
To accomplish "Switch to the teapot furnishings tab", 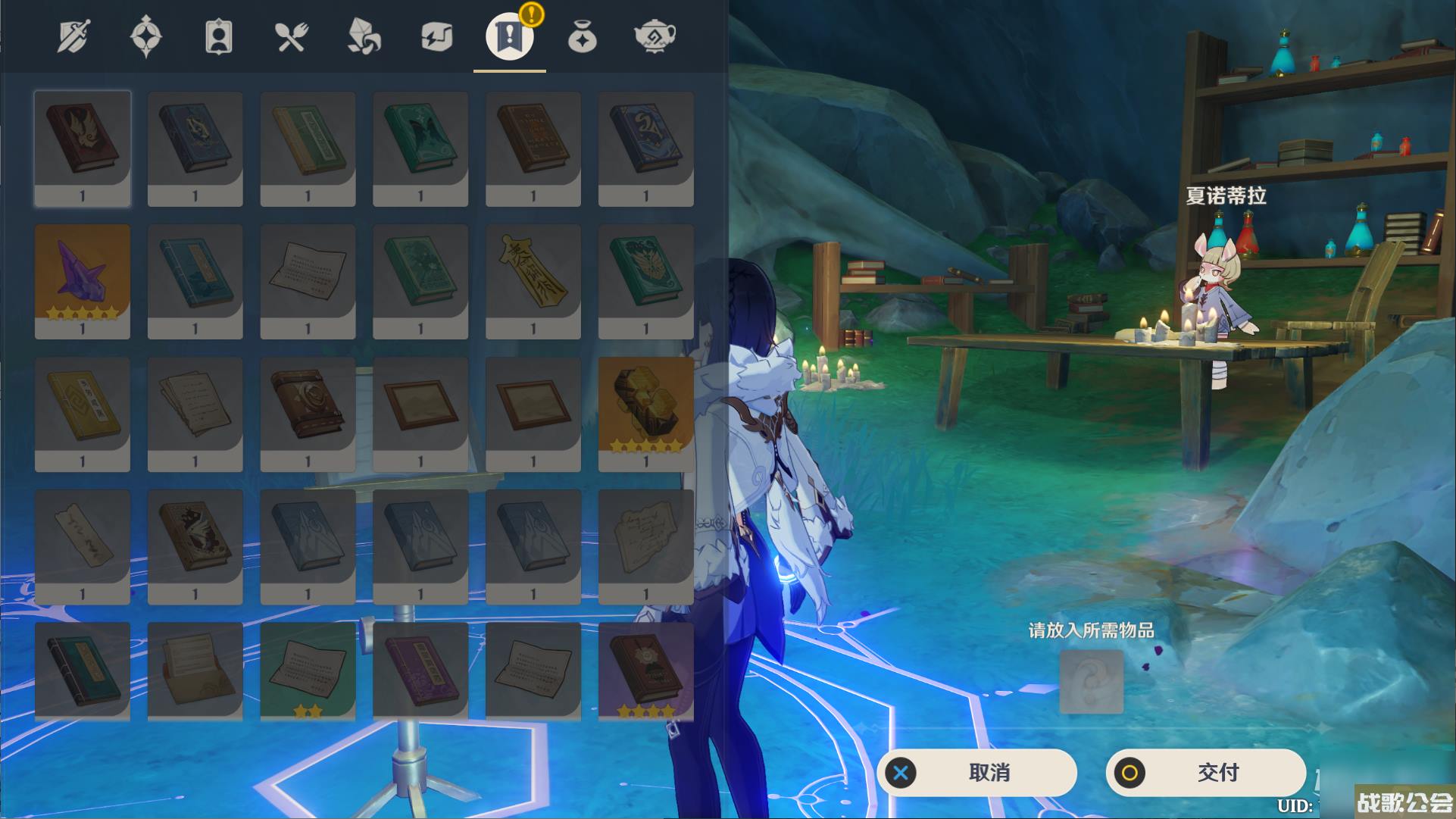I will pos(655,36).
